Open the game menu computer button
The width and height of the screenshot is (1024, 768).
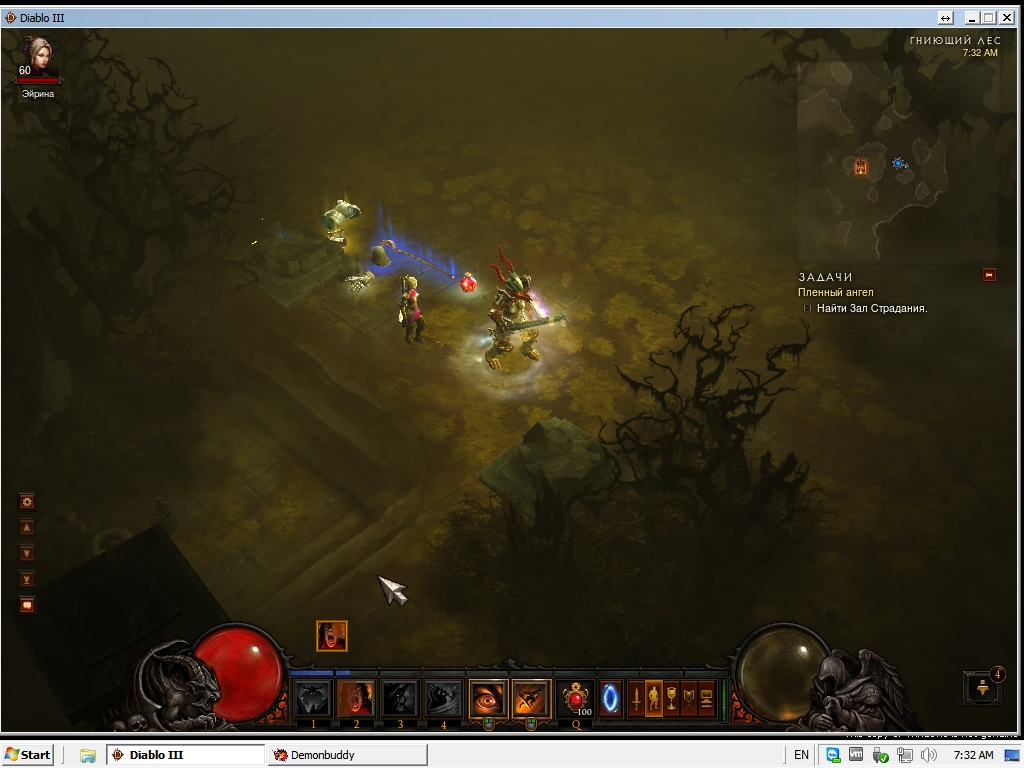707,698
